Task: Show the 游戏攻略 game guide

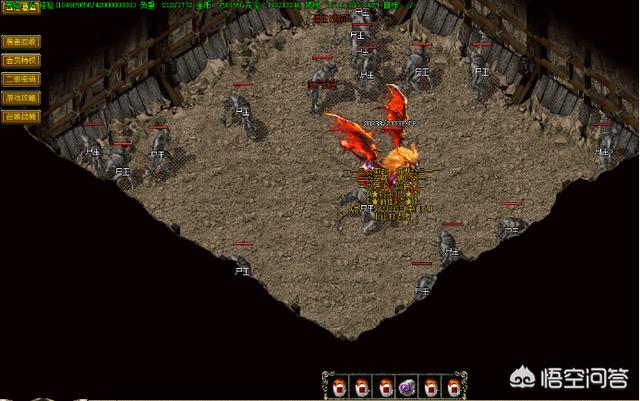Action: click(20, 97)
